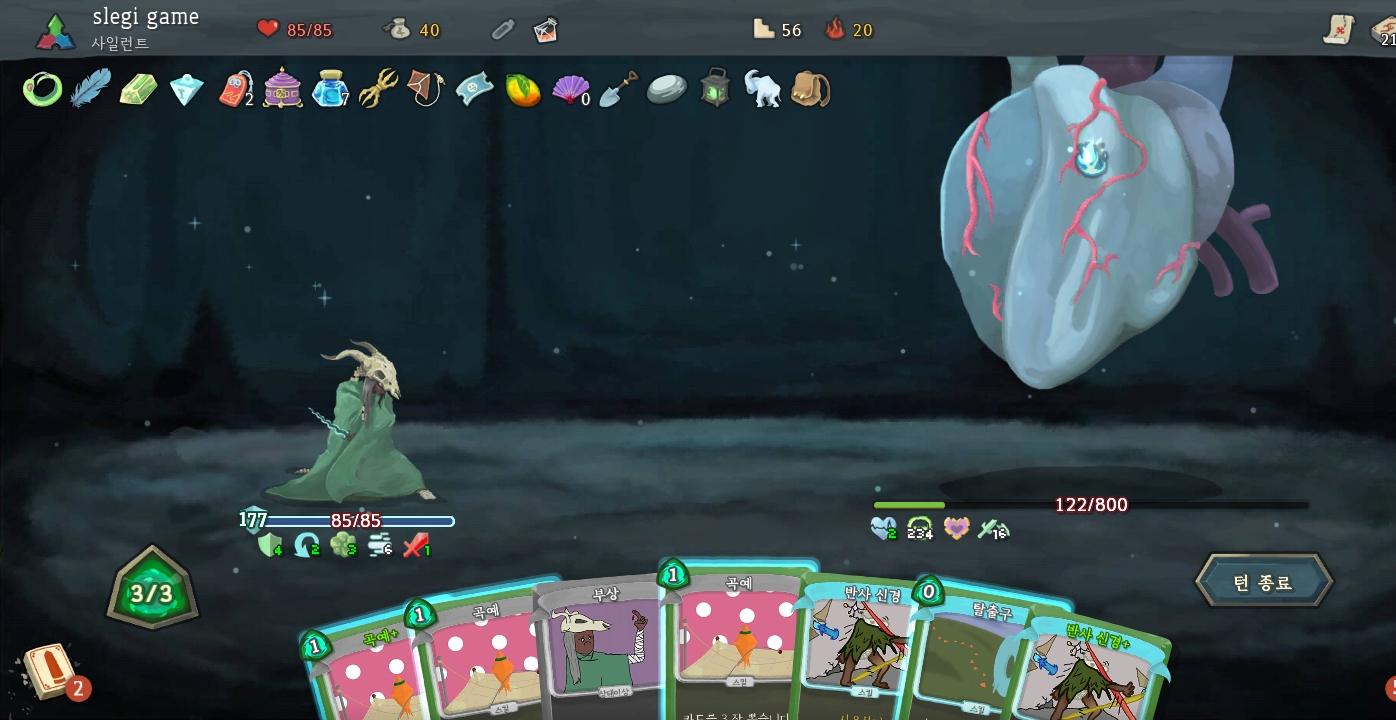Inspect the green snake ring relic
The height and width of the screenshot is (720, 1396).
click(42, 90)
